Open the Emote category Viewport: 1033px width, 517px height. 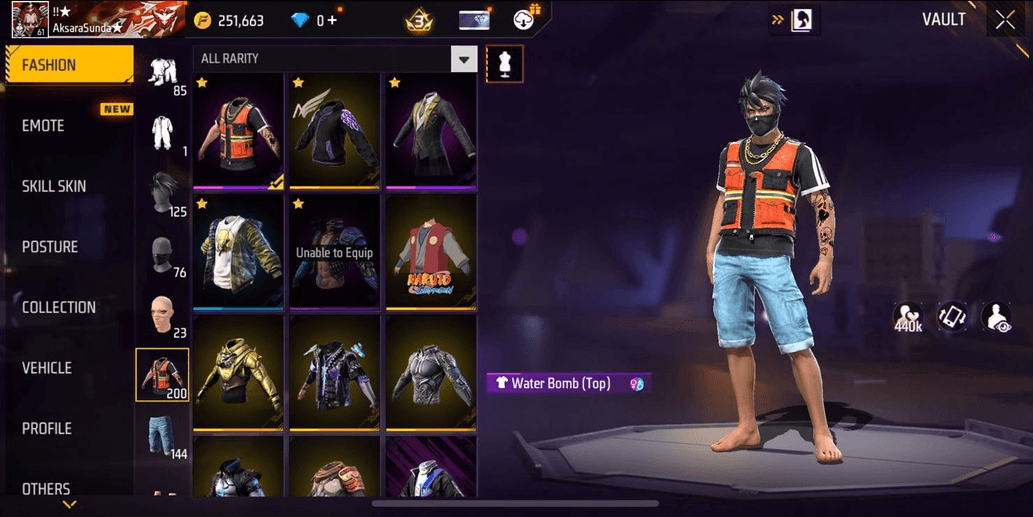coord(44,126)
